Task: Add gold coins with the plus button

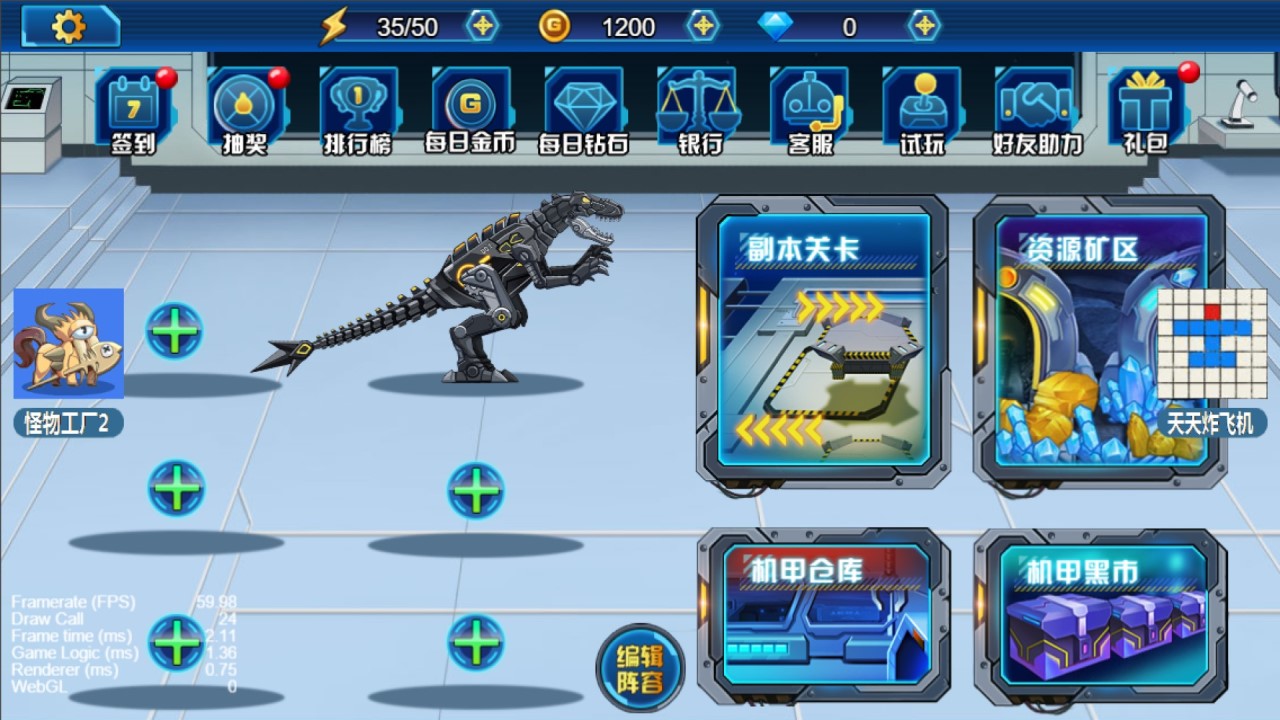Action: coord(704,26)
